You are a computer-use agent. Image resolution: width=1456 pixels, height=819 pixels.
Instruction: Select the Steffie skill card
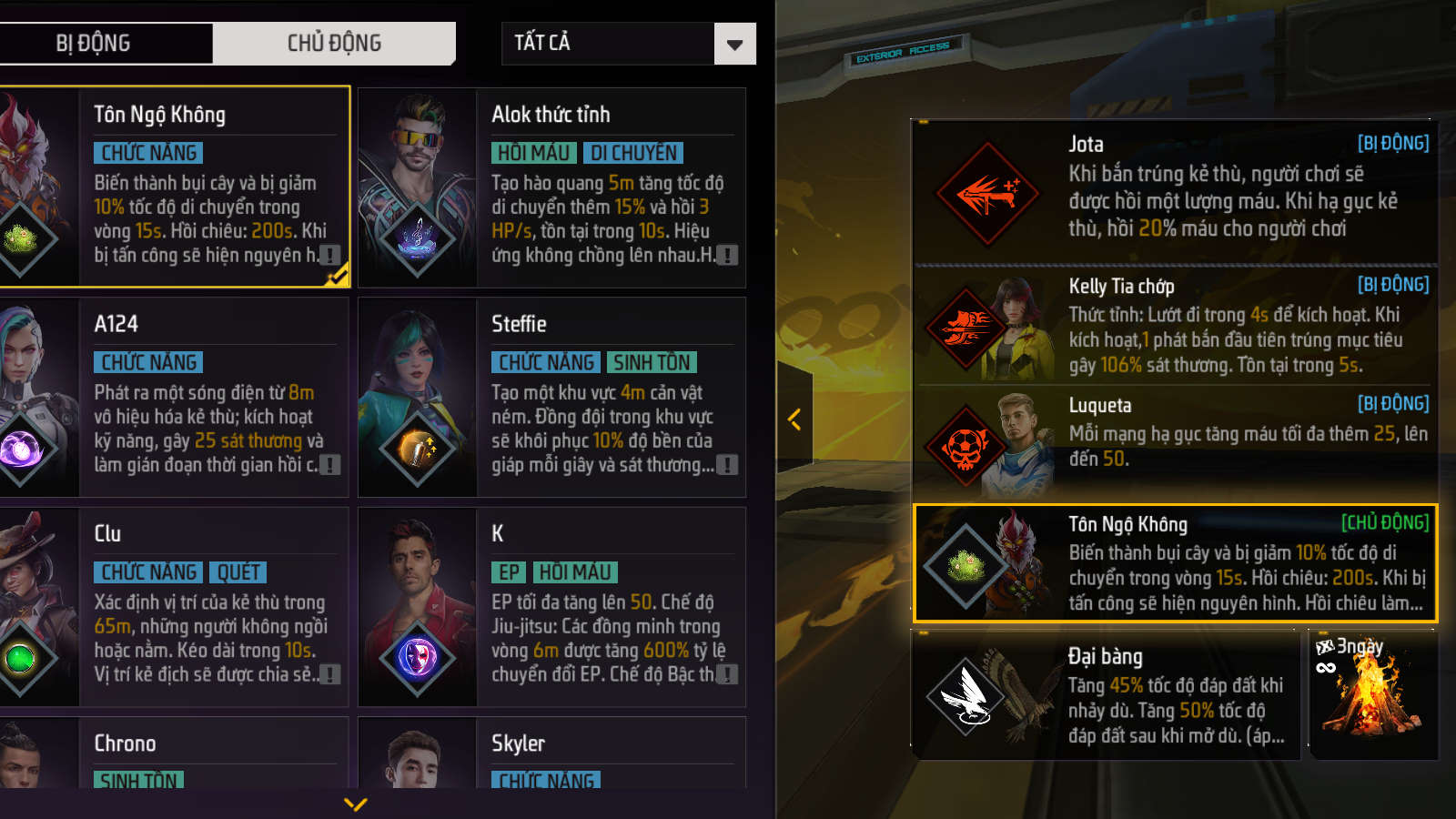point(551,397)
